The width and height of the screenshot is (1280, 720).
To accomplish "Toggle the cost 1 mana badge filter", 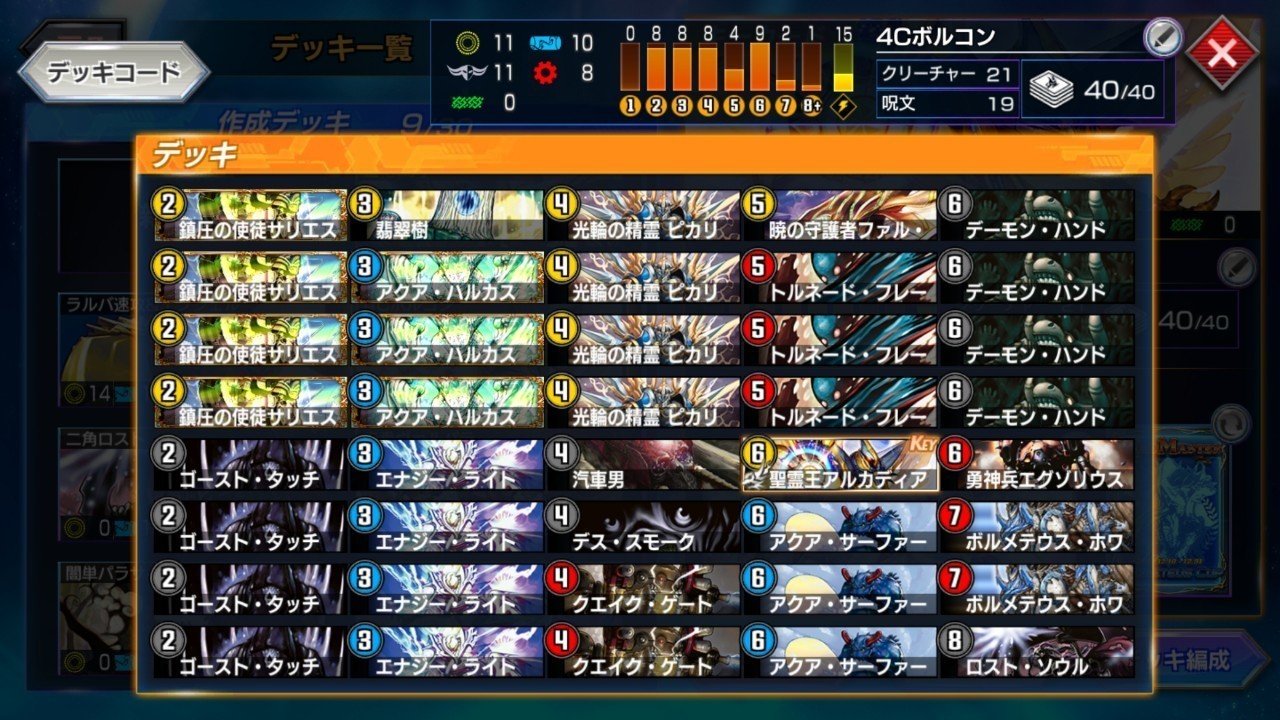I will pyautogui.click(x=629, y=103).
